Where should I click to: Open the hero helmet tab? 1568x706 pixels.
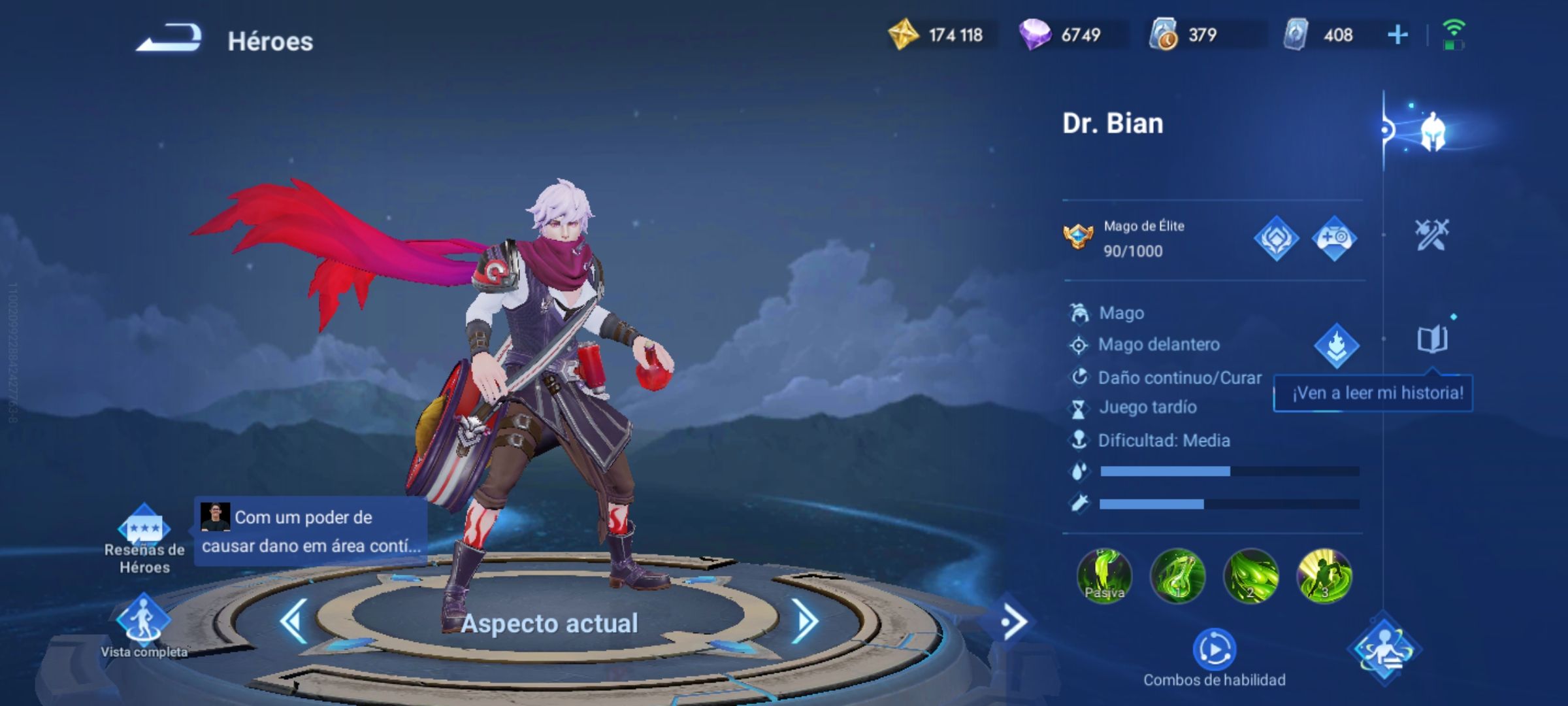click(x=1432, y=131)
